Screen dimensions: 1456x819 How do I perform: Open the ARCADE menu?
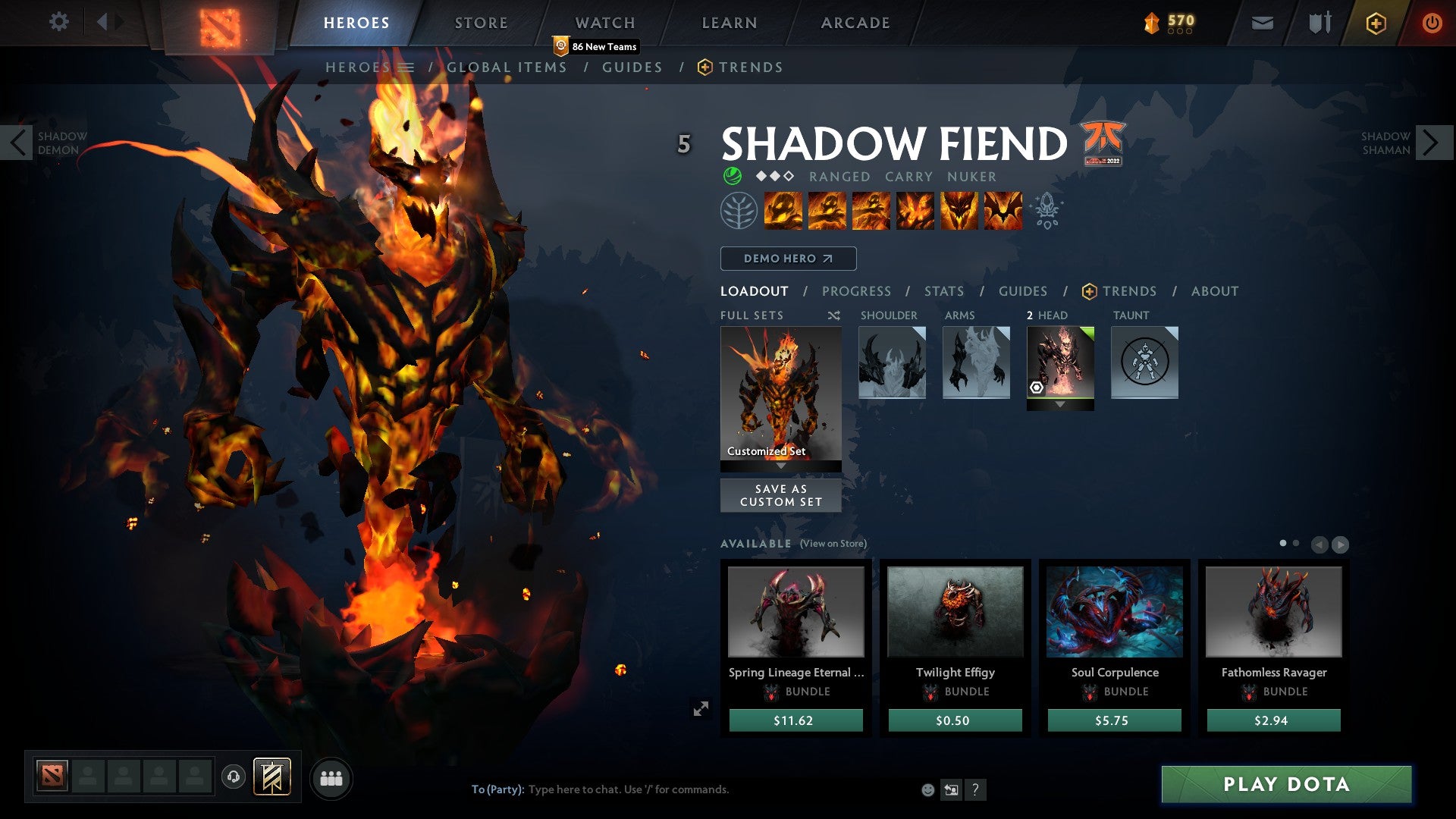coord(855,22)
